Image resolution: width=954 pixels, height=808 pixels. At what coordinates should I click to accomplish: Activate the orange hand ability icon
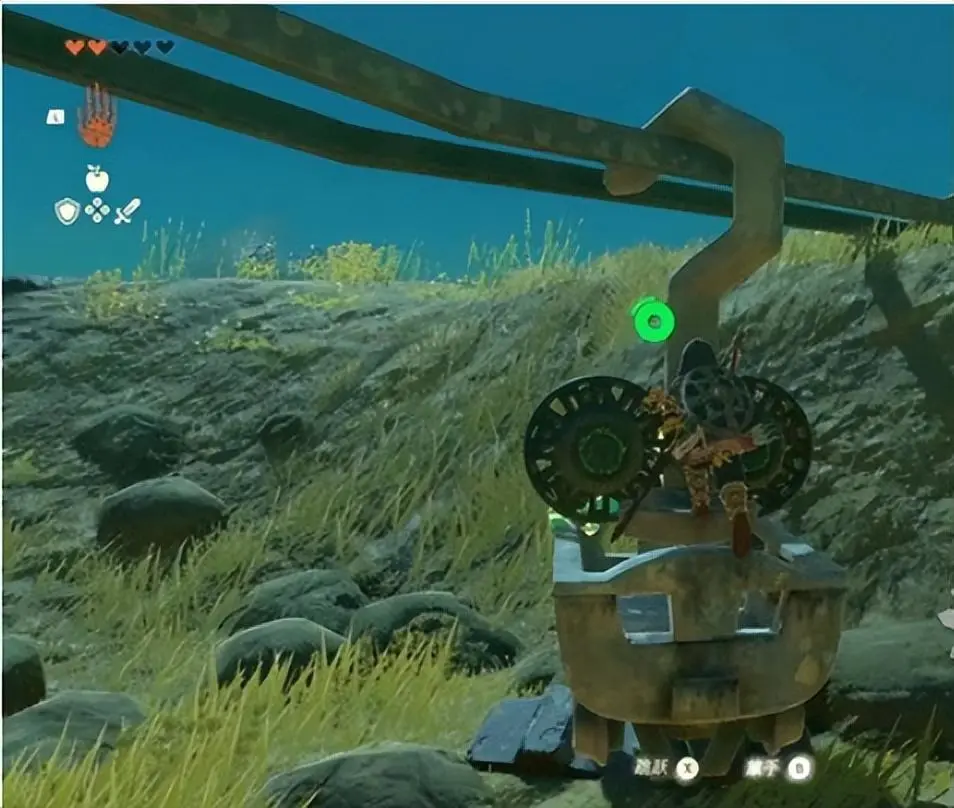(97, 118)
